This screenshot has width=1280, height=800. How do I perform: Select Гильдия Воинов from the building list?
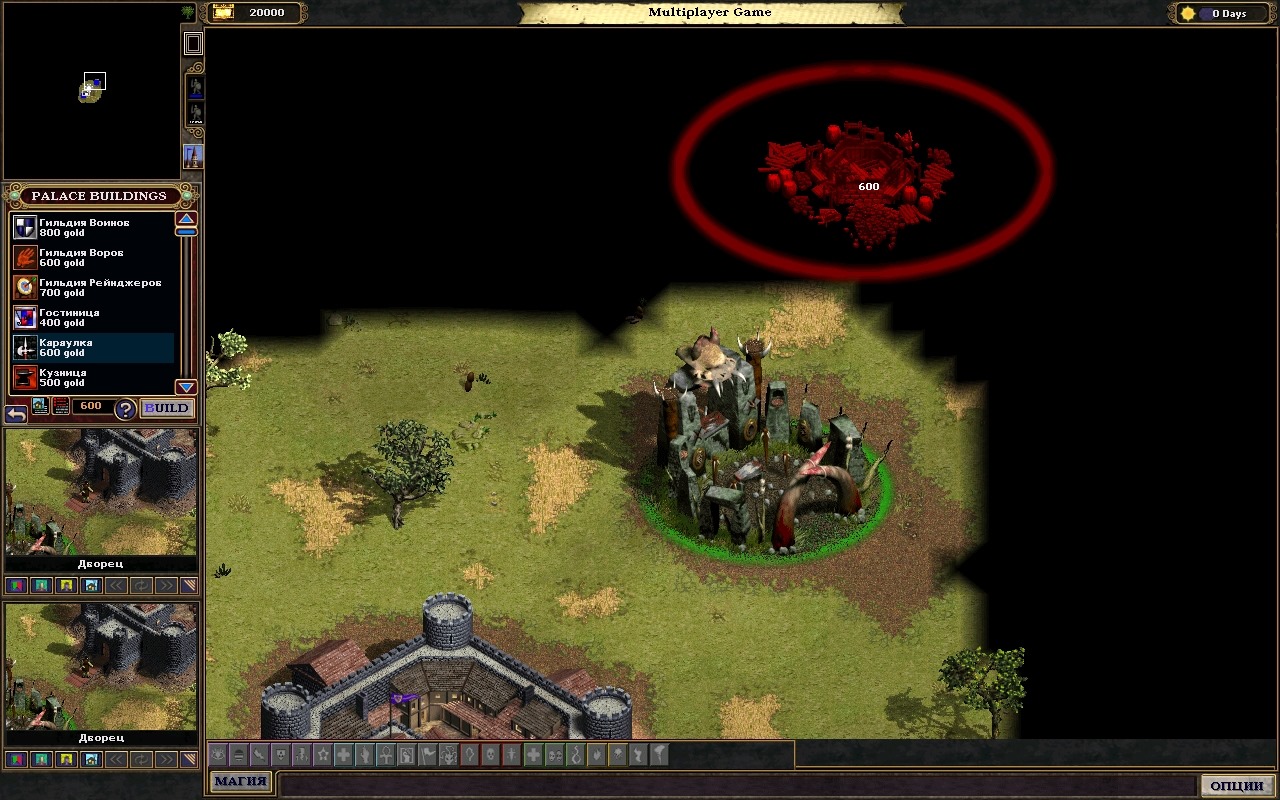pos(84,227)
